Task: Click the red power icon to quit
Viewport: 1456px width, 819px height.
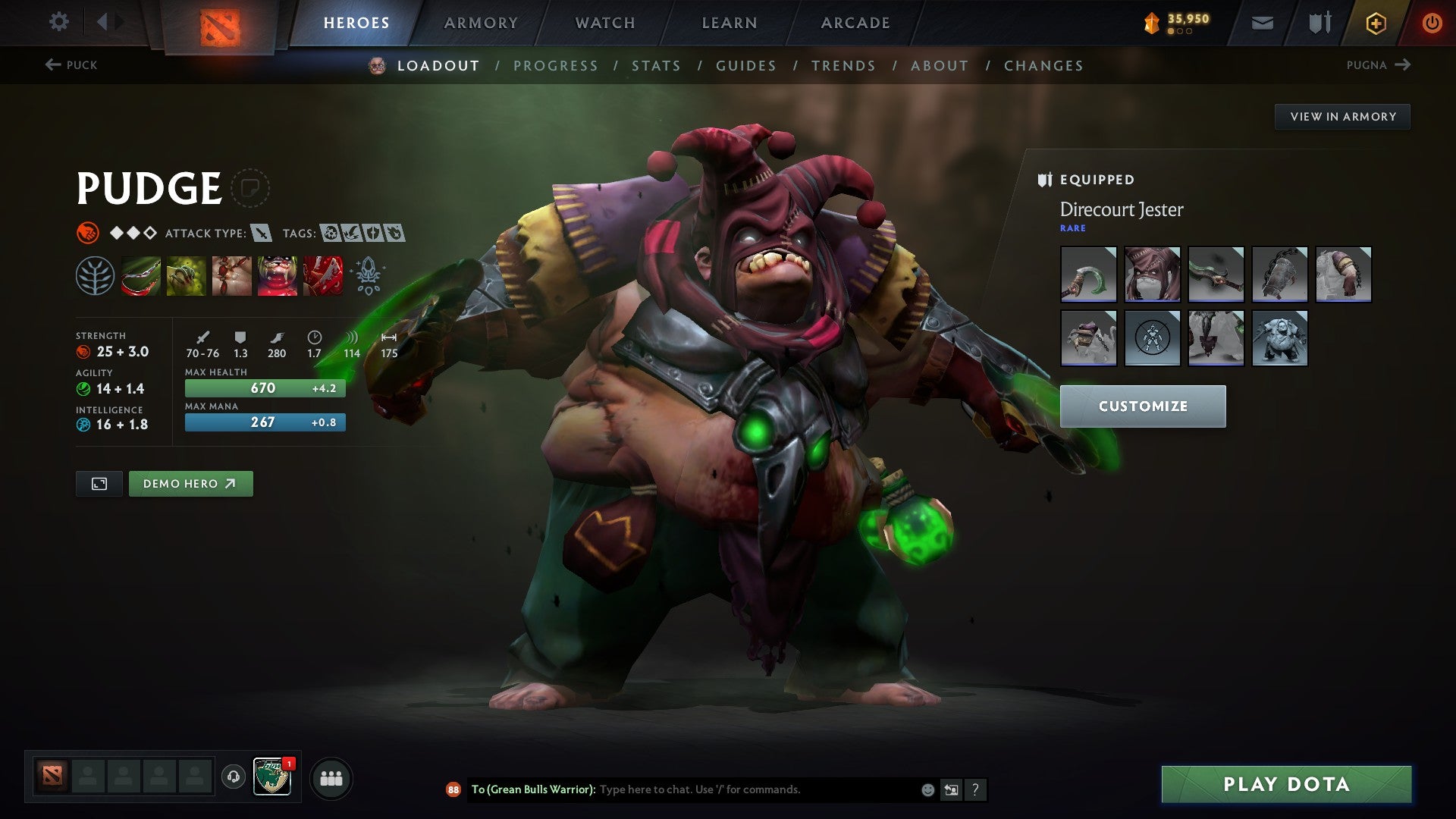Action: (1432, 22)
